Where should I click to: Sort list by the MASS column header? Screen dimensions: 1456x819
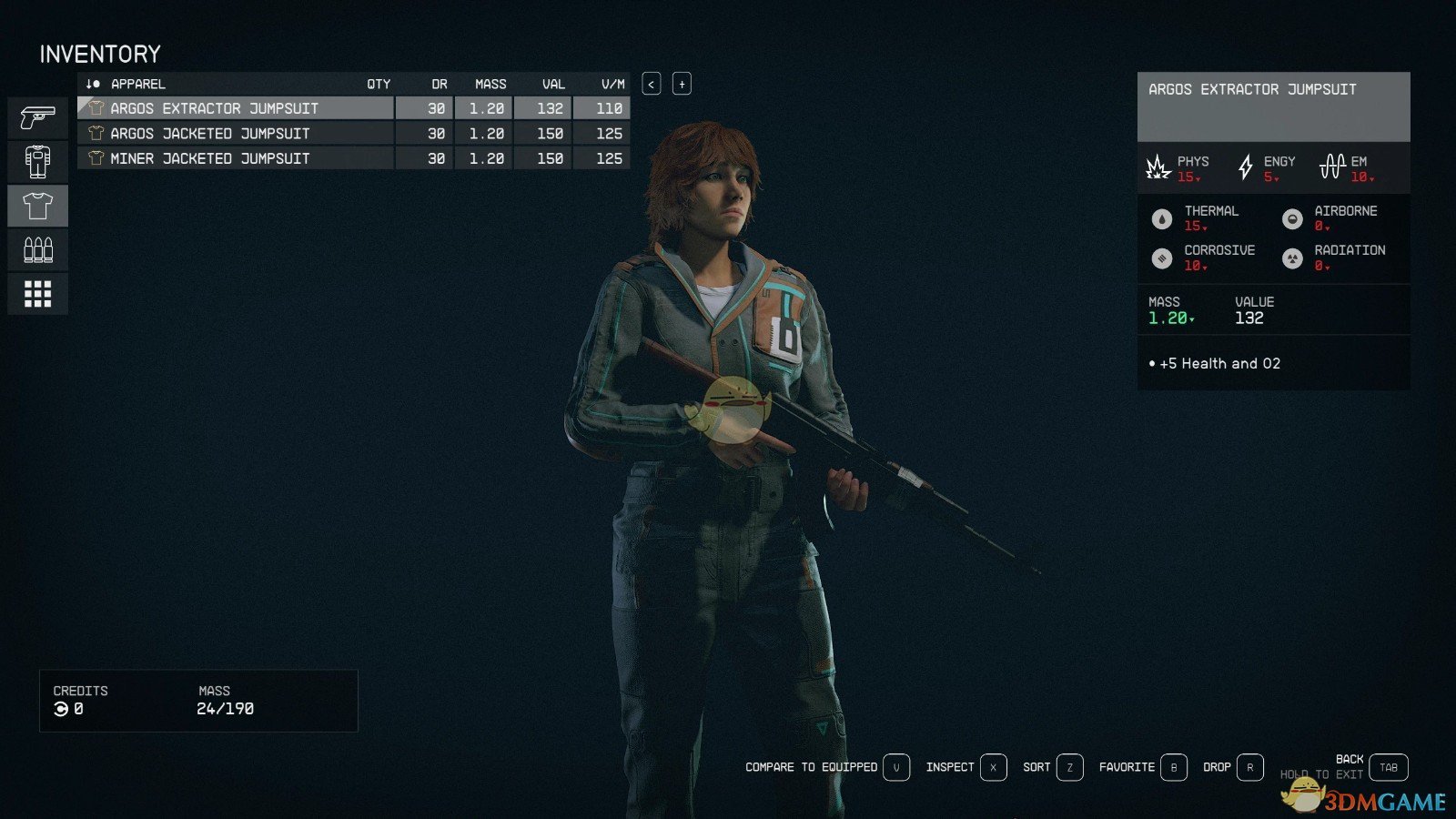coord(490,84)
